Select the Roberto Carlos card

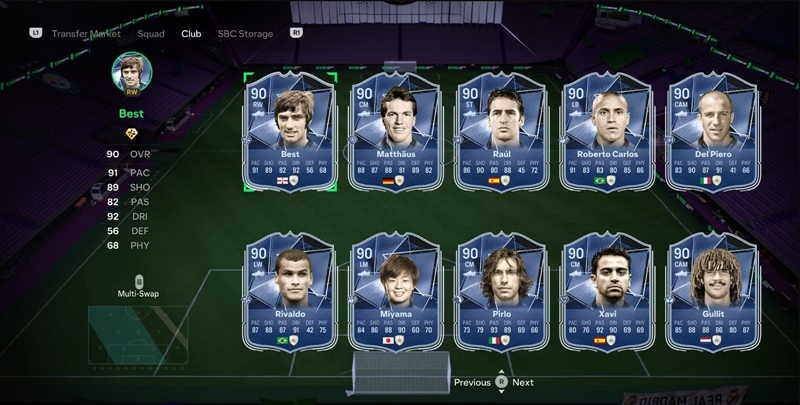click(x=607, y=132)
